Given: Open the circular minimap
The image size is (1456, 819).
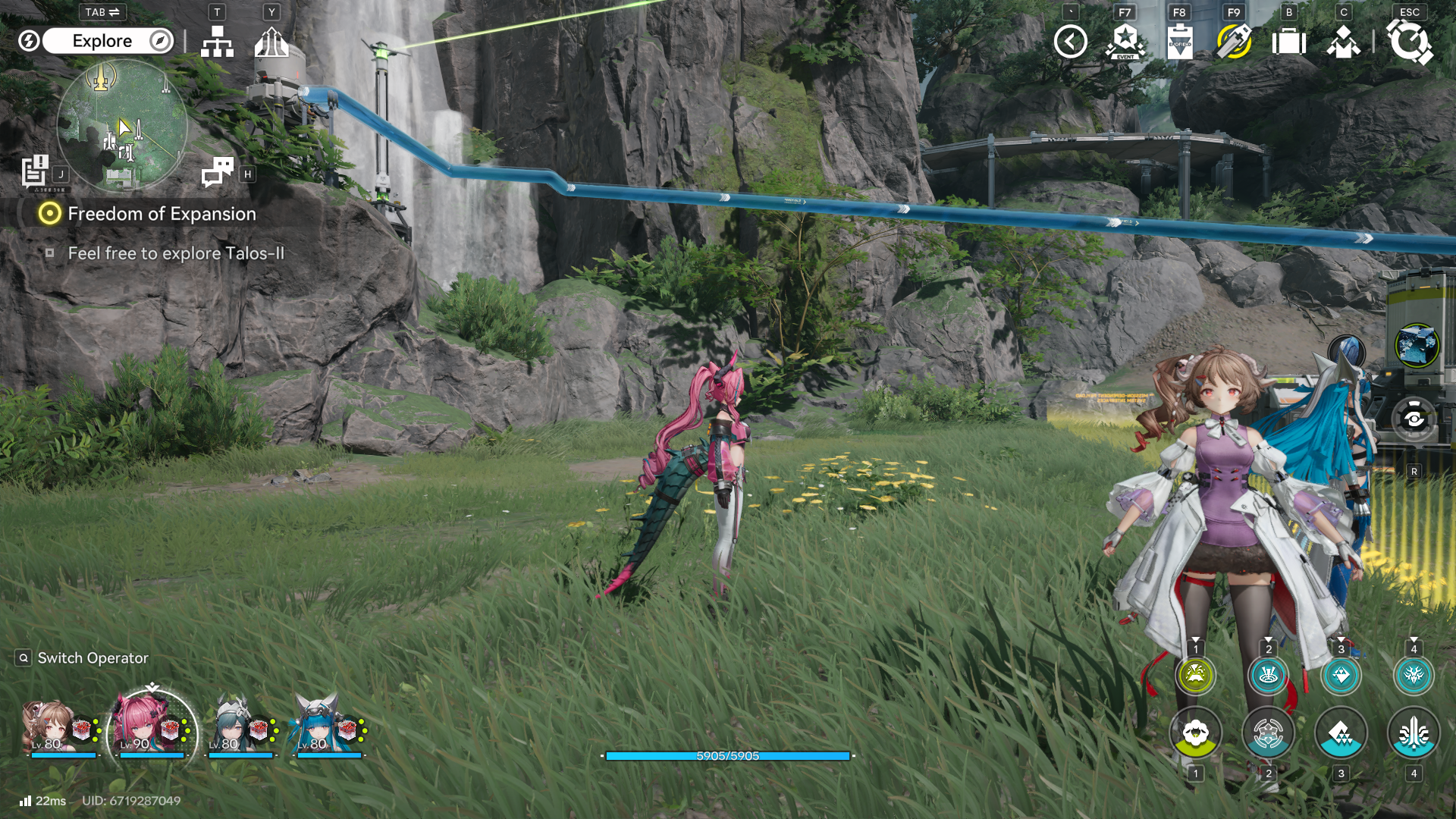Looking at the screenshot, I should pos(122,125).
